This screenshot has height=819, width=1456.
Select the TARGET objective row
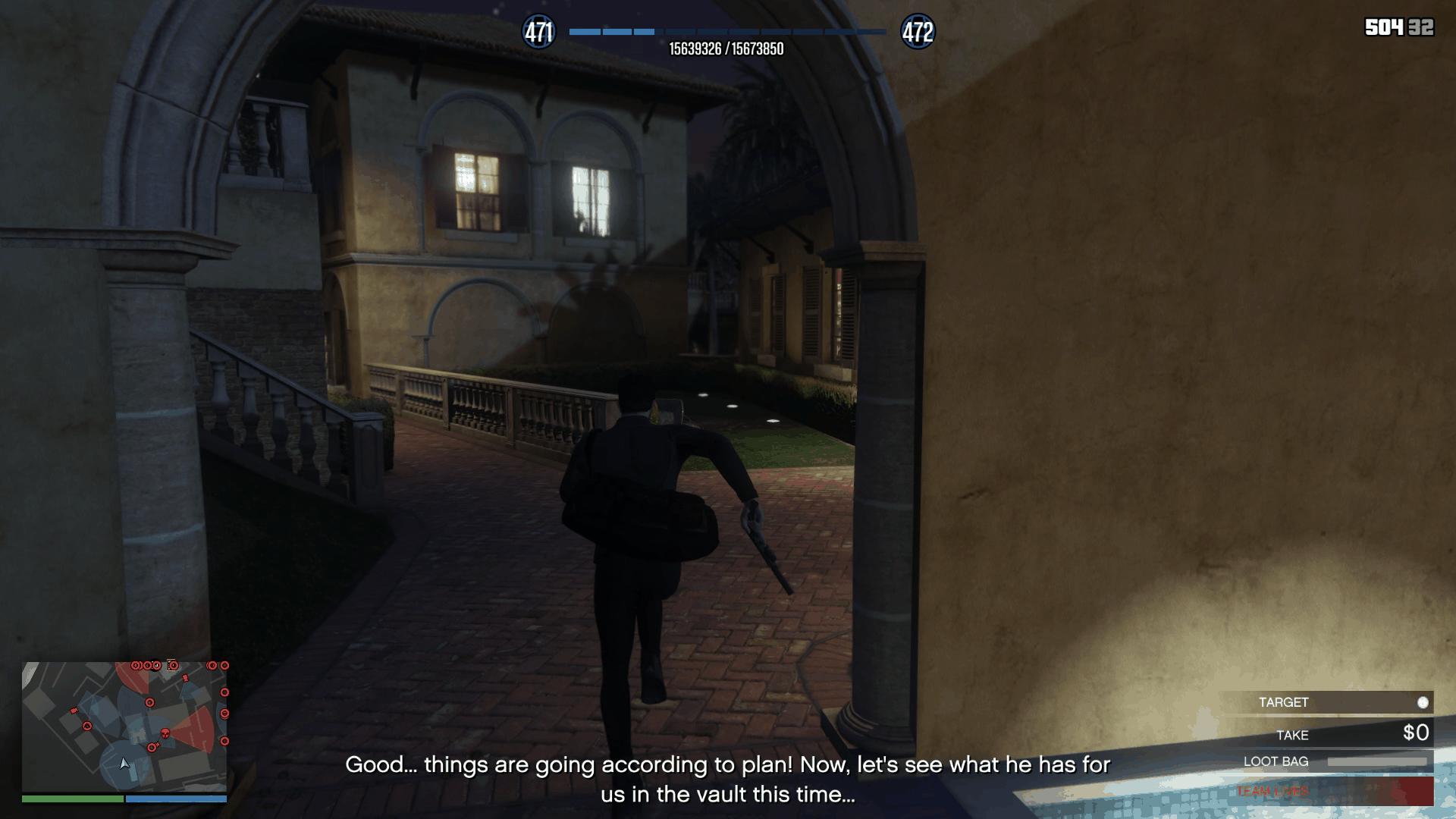(x=1327, y=702)
